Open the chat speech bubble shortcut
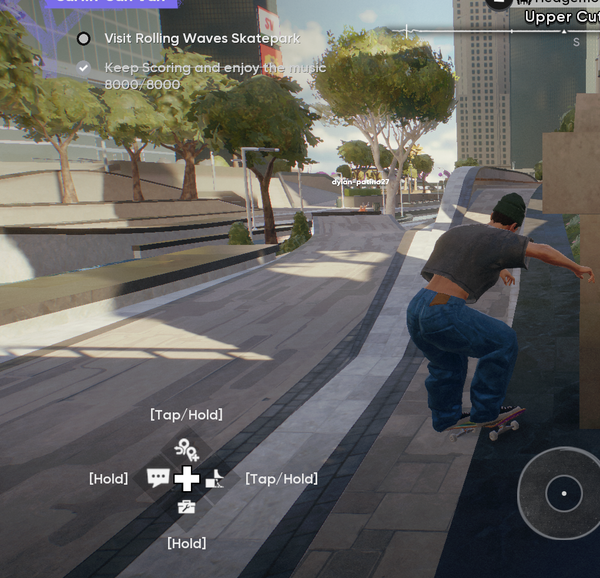Viewport: 600px width, 578px height. point(158,478)
